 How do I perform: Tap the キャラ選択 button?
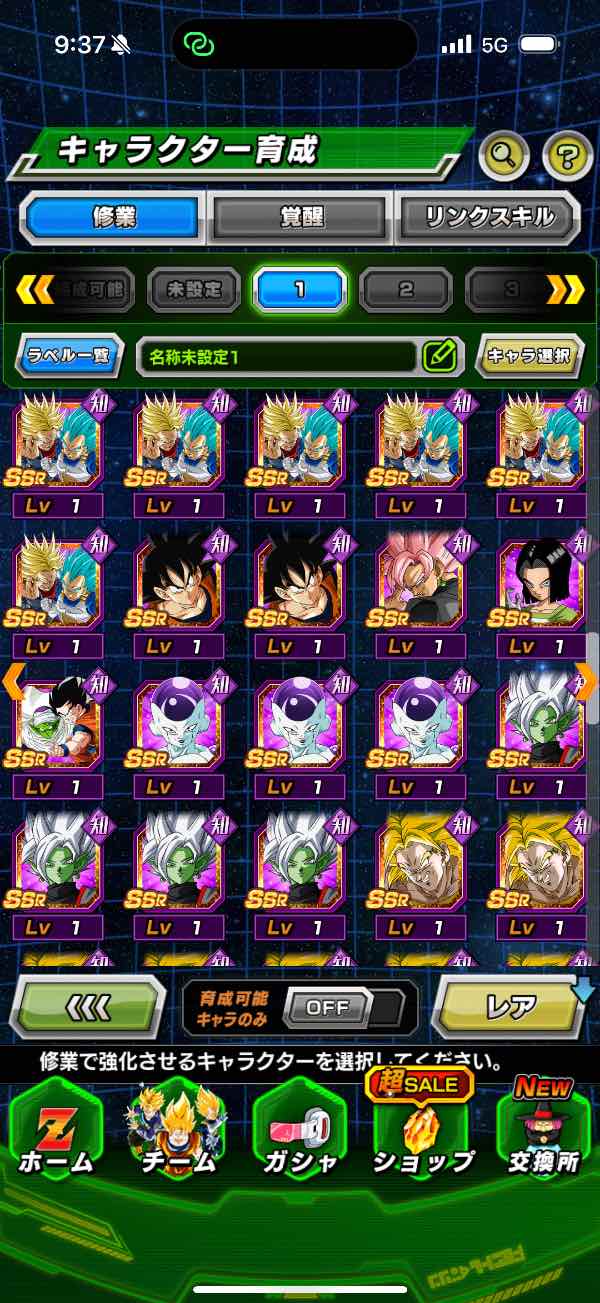coord(530,355)
